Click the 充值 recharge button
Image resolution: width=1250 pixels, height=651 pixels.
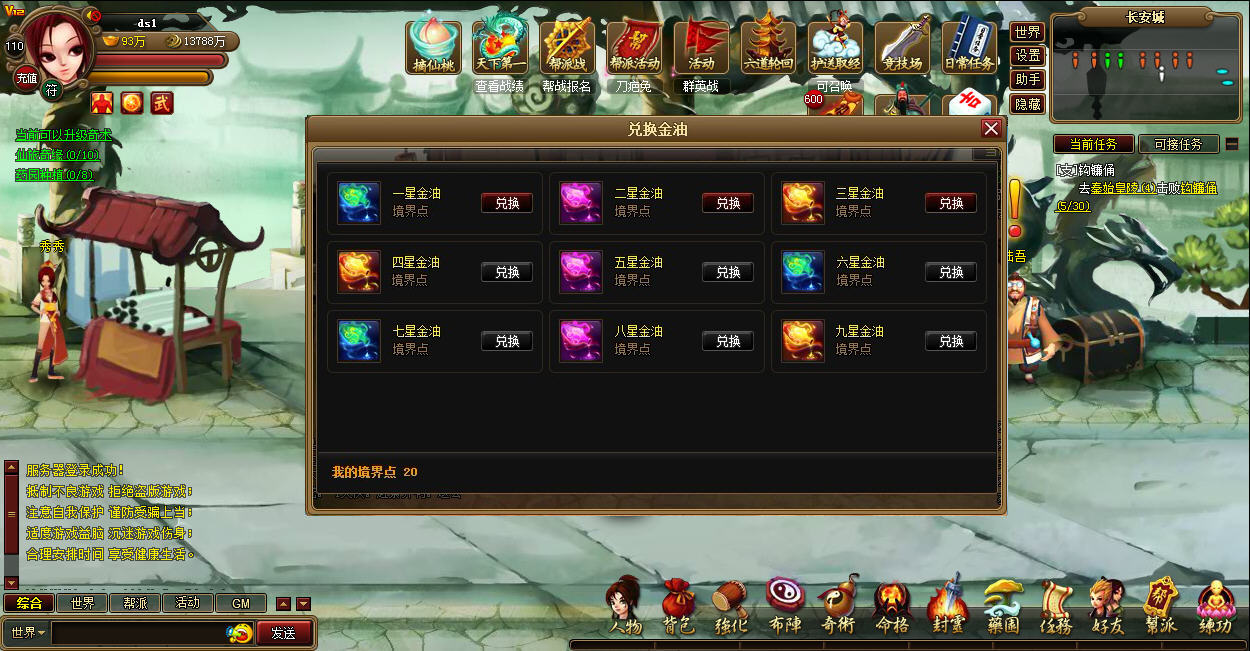26,78
